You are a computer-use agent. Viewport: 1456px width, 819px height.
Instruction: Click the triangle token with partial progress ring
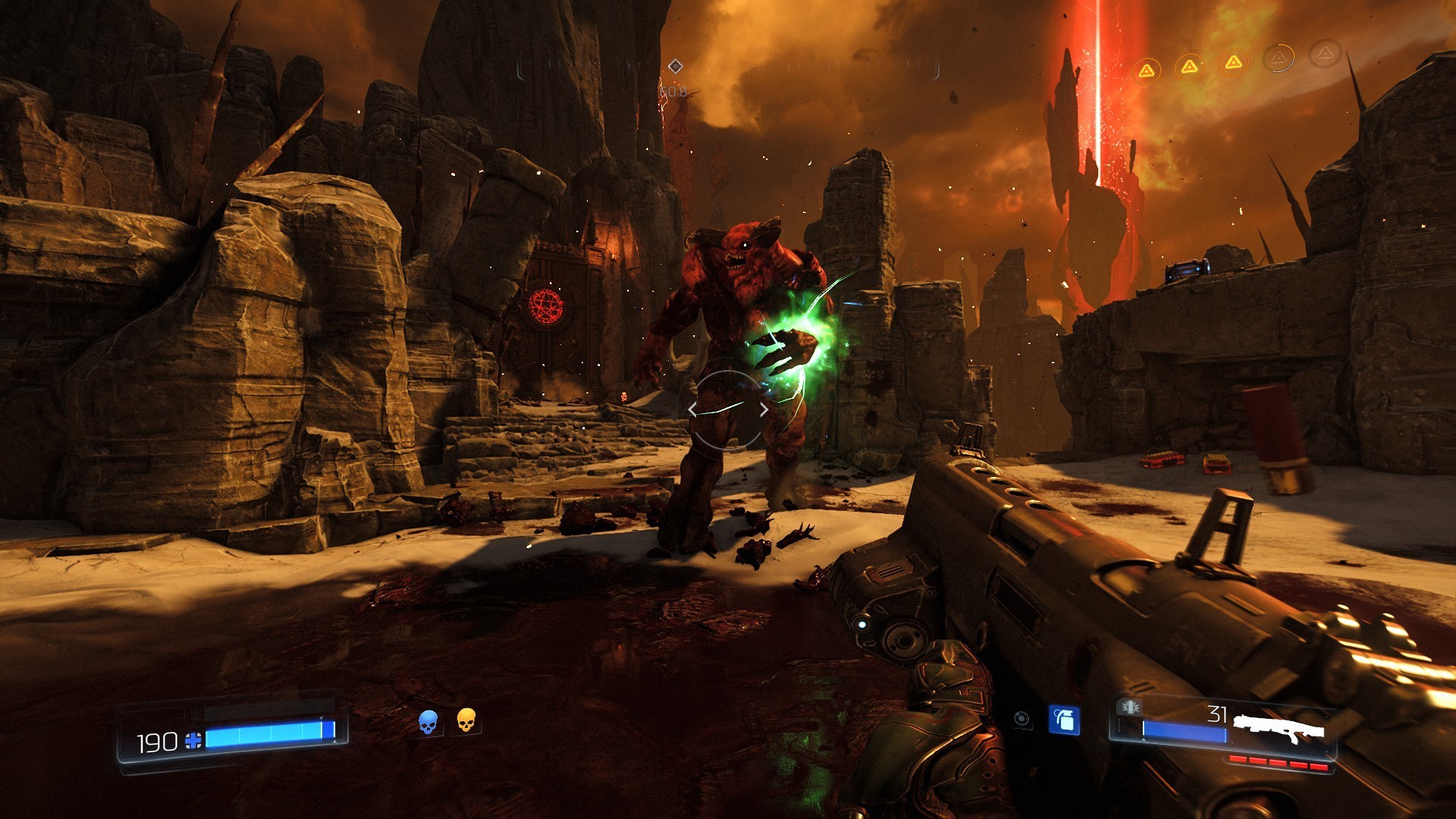1279,58
